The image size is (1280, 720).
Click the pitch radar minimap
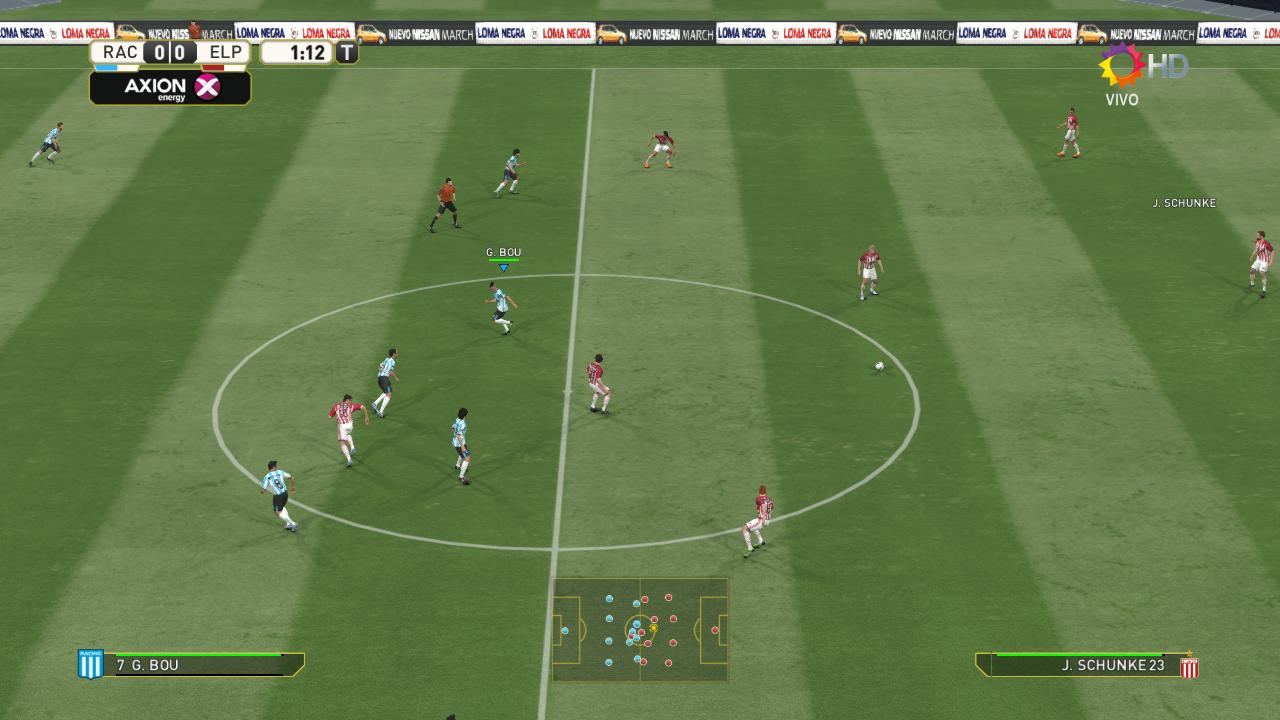640,630
